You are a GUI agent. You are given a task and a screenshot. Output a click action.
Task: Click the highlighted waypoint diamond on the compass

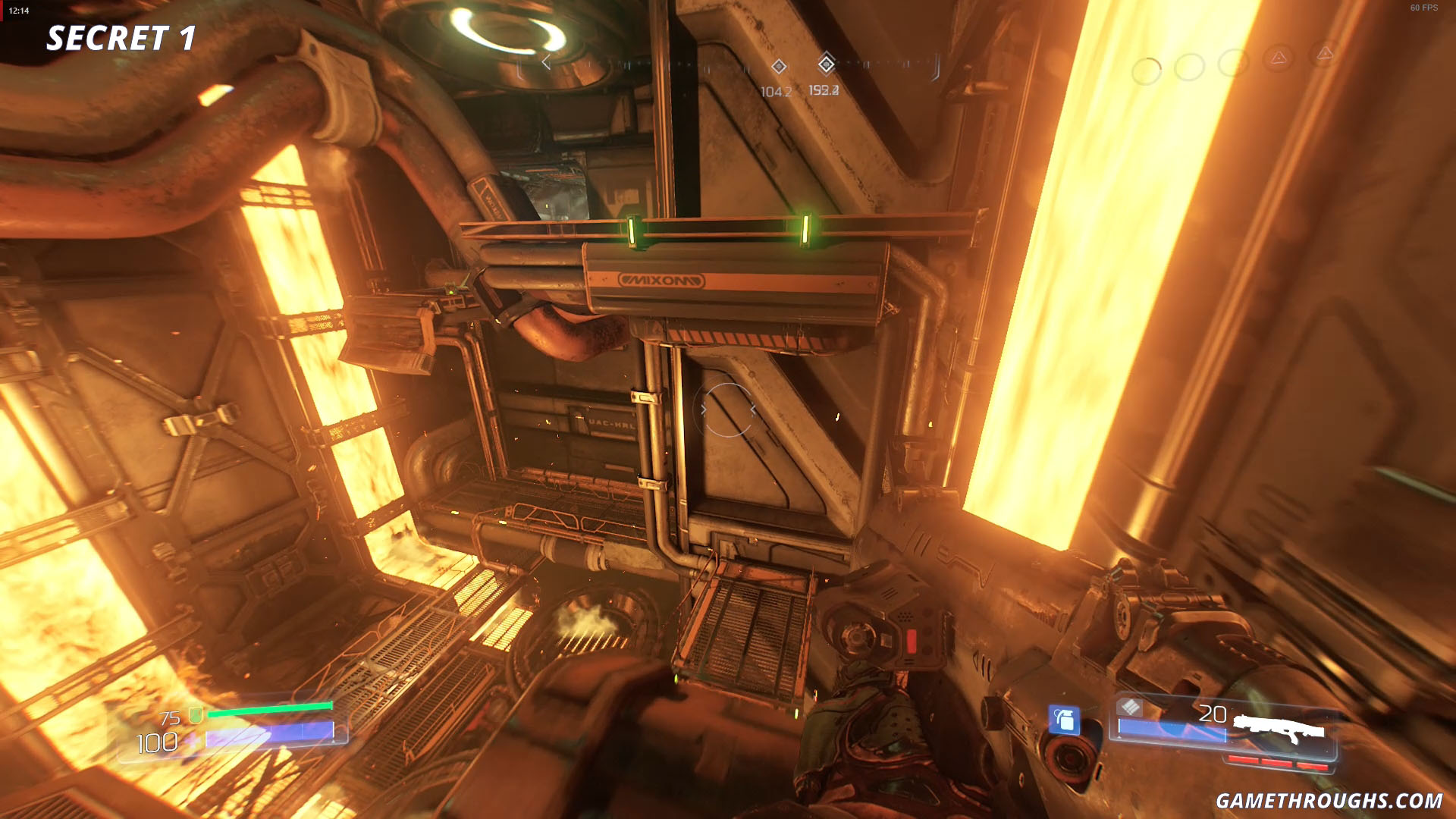click(828, 65)
